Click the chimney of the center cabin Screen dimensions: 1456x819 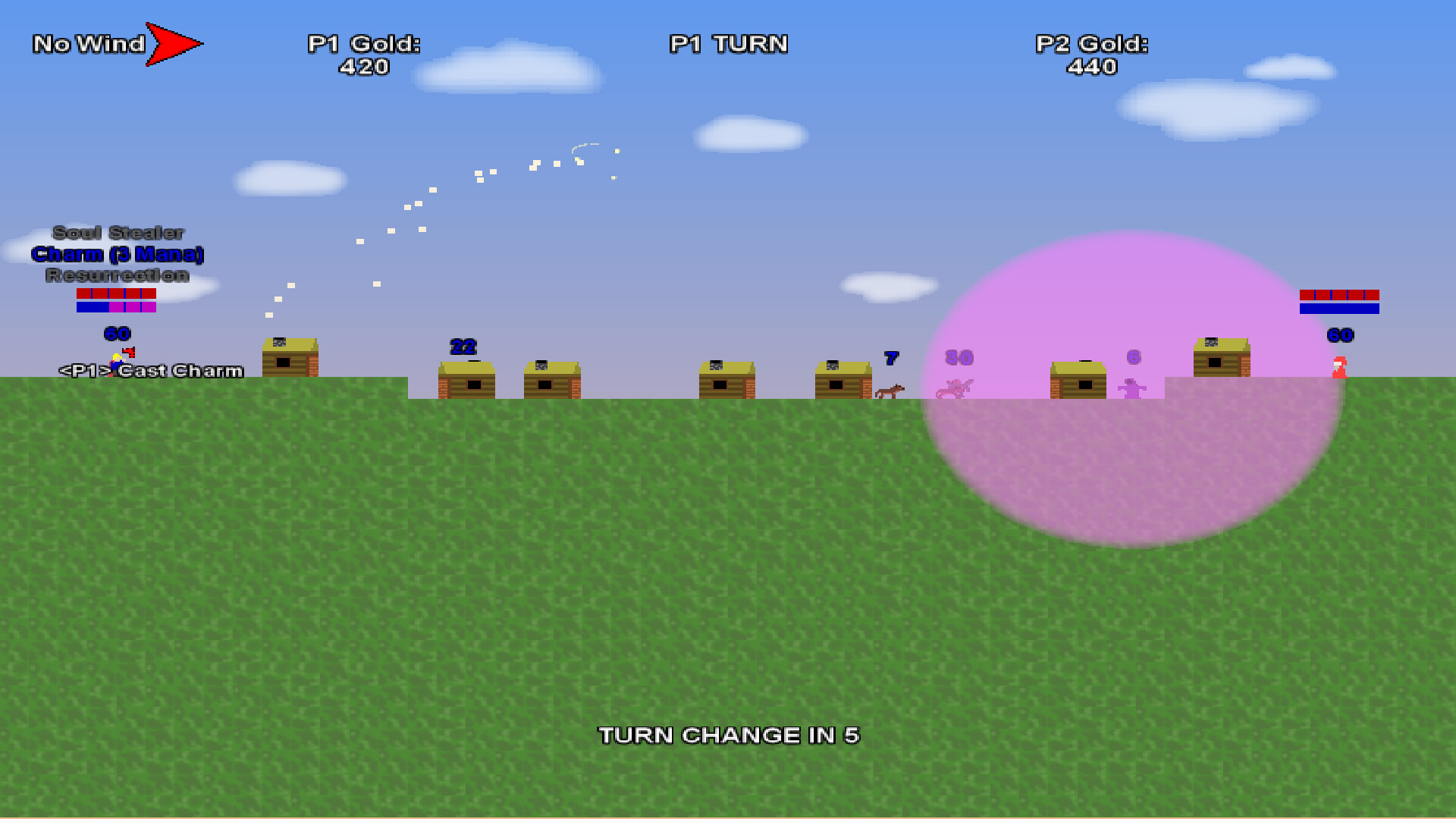(716, 366)
